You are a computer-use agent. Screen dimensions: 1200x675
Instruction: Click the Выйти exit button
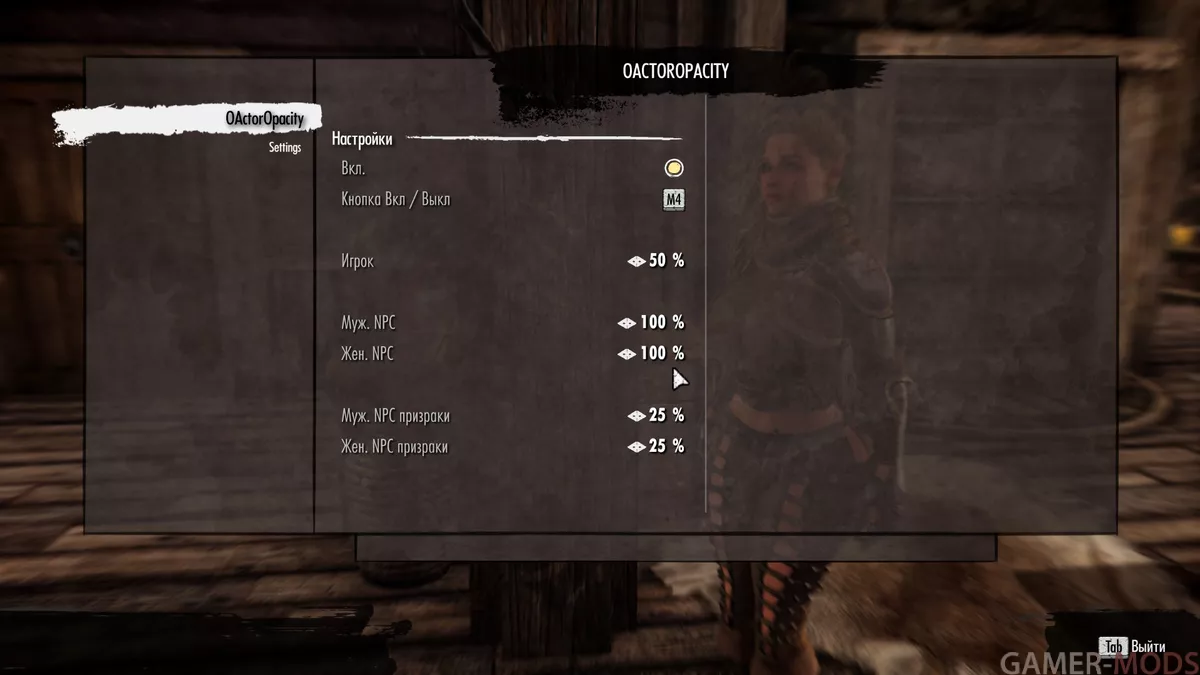coord(1135,647)
